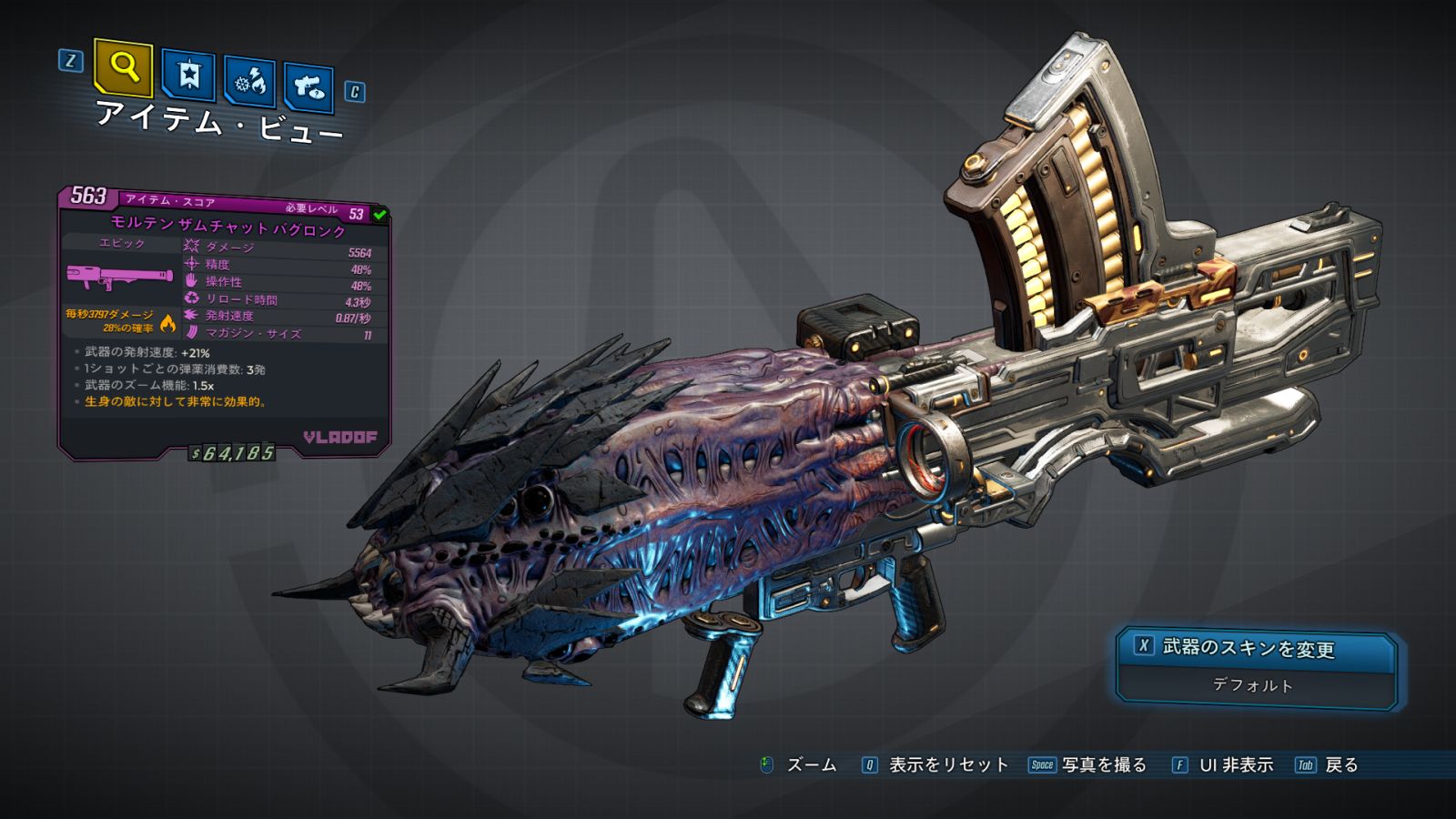This screenshot has height=819, width=1456.
Task: Take a photo with 写真を撮る
Action: point(1103,765)
